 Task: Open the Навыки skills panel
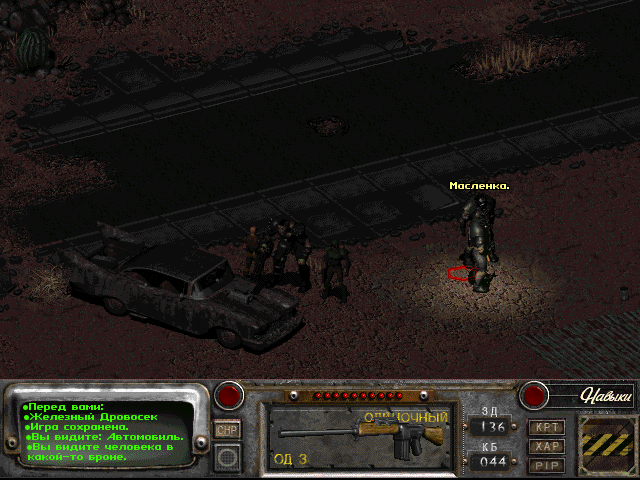click(607, 396)
